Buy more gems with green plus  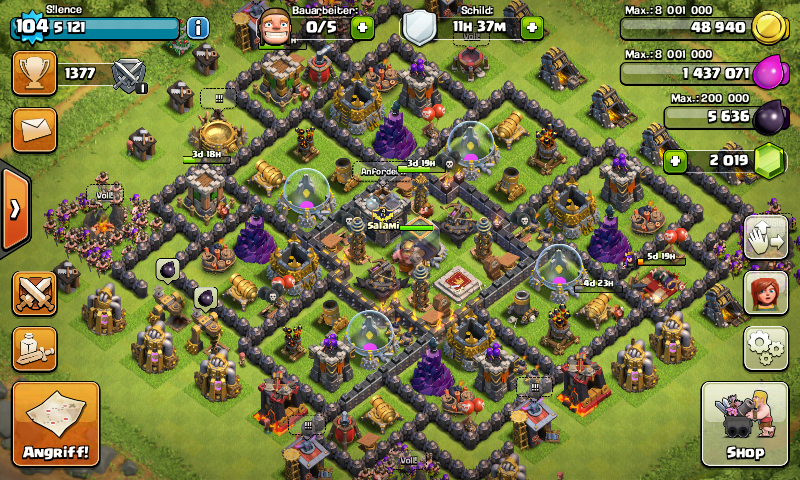pyautogui.click(x=676, y=160)
